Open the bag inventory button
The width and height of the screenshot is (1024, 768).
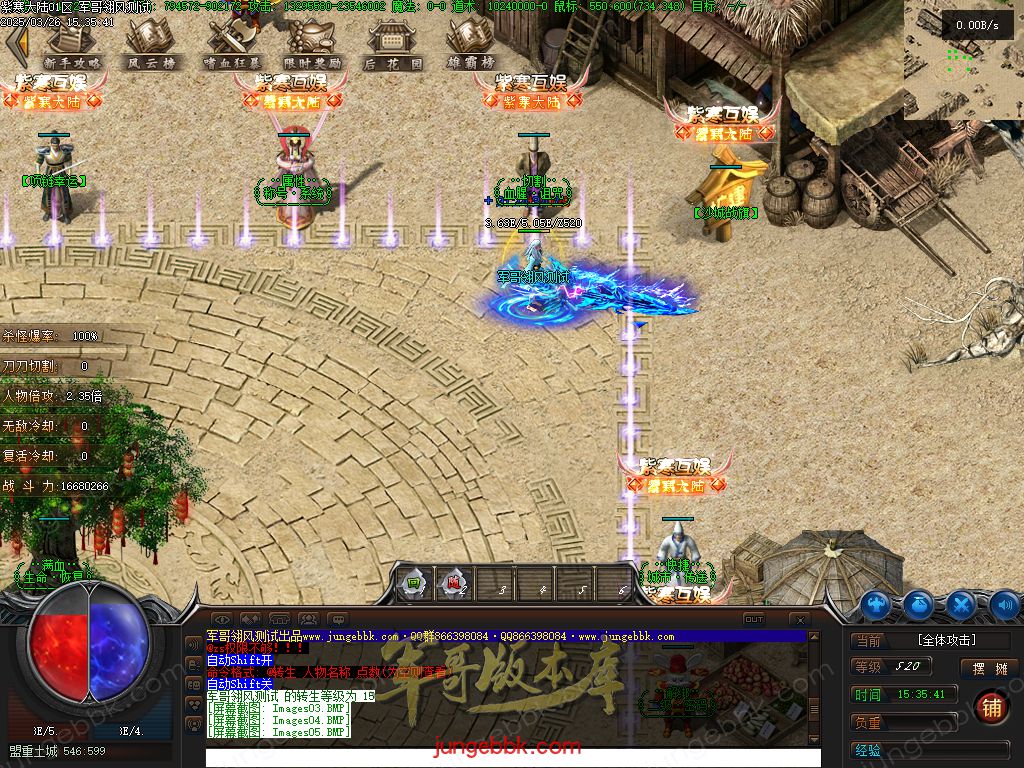coord(919,604)
